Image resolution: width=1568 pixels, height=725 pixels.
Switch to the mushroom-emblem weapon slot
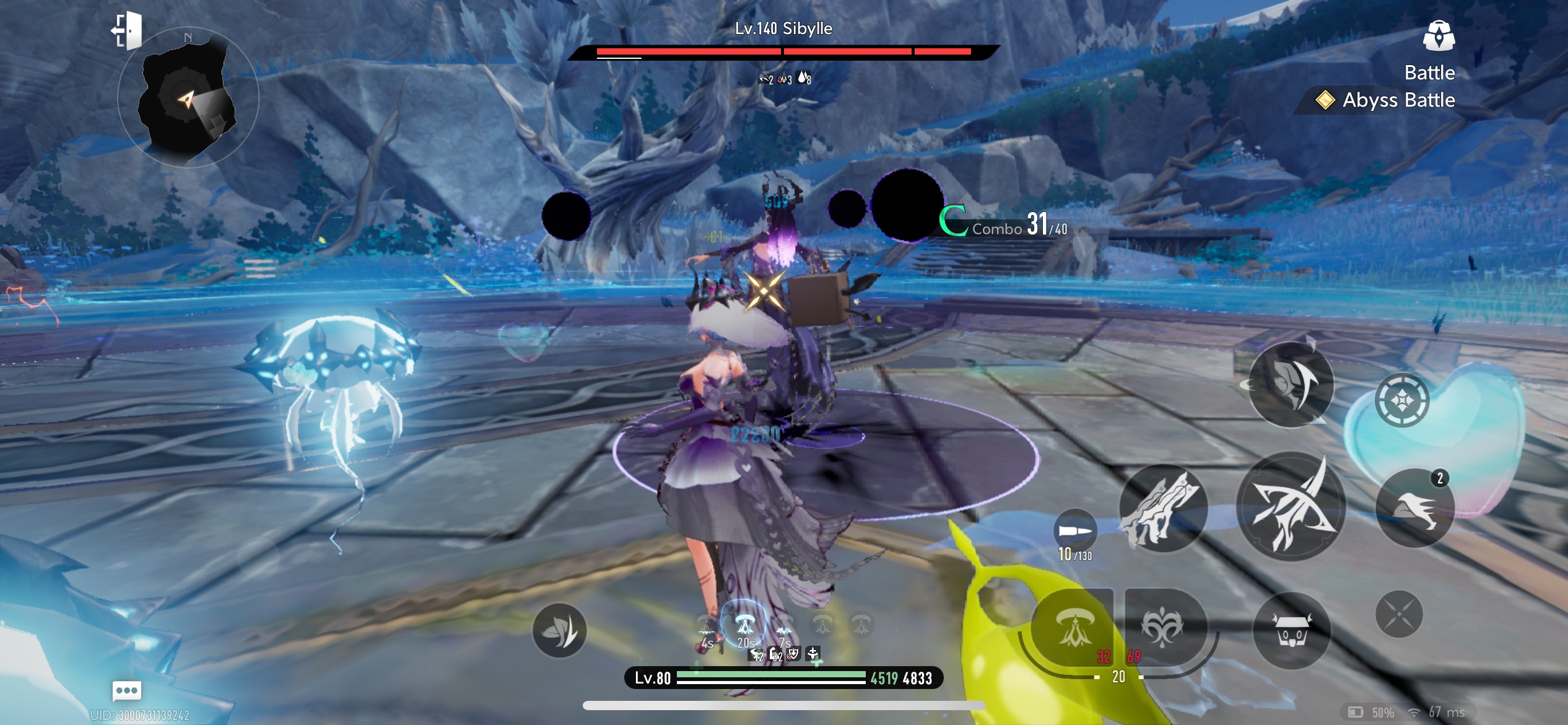click(1073, 627)
